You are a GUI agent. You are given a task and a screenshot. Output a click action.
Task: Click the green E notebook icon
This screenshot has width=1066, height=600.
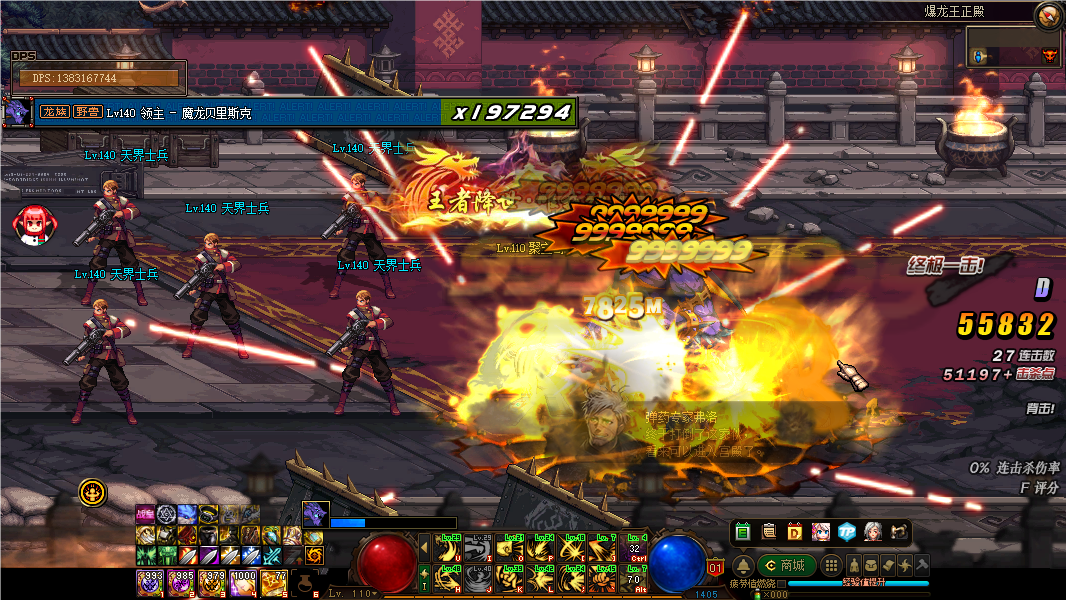coord(742,532)
